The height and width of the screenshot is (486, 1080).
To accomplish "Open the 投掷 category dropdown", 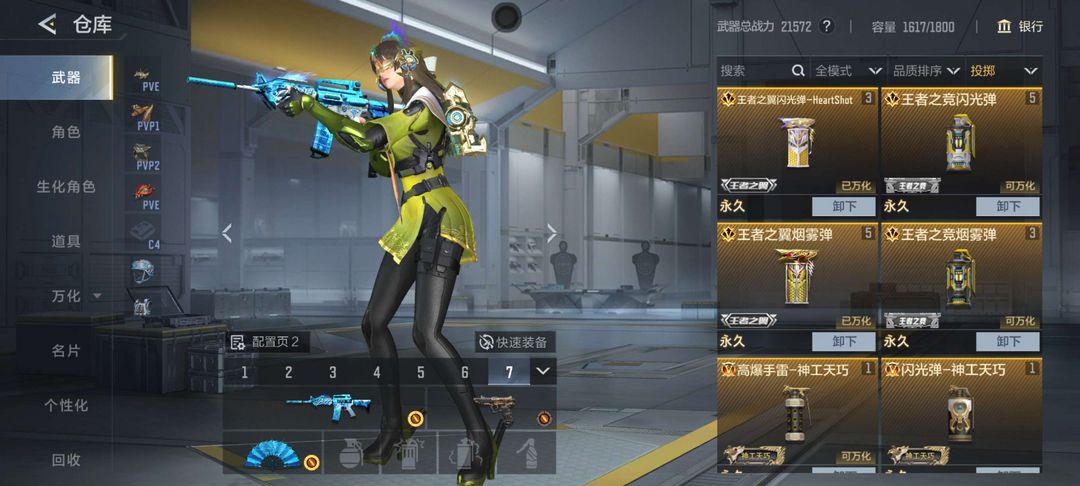I will coord(1004,71).
